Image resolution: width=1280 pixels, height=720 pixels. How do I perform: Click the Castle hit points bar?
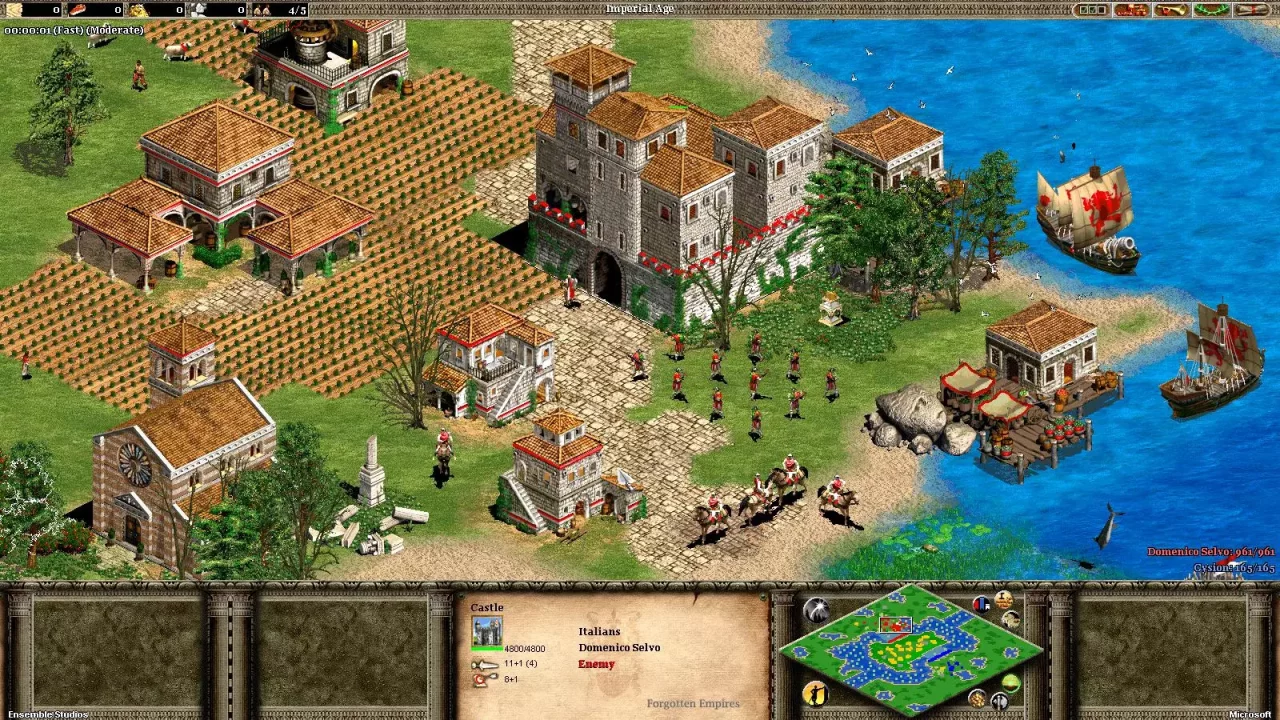[x=486, y=648]
